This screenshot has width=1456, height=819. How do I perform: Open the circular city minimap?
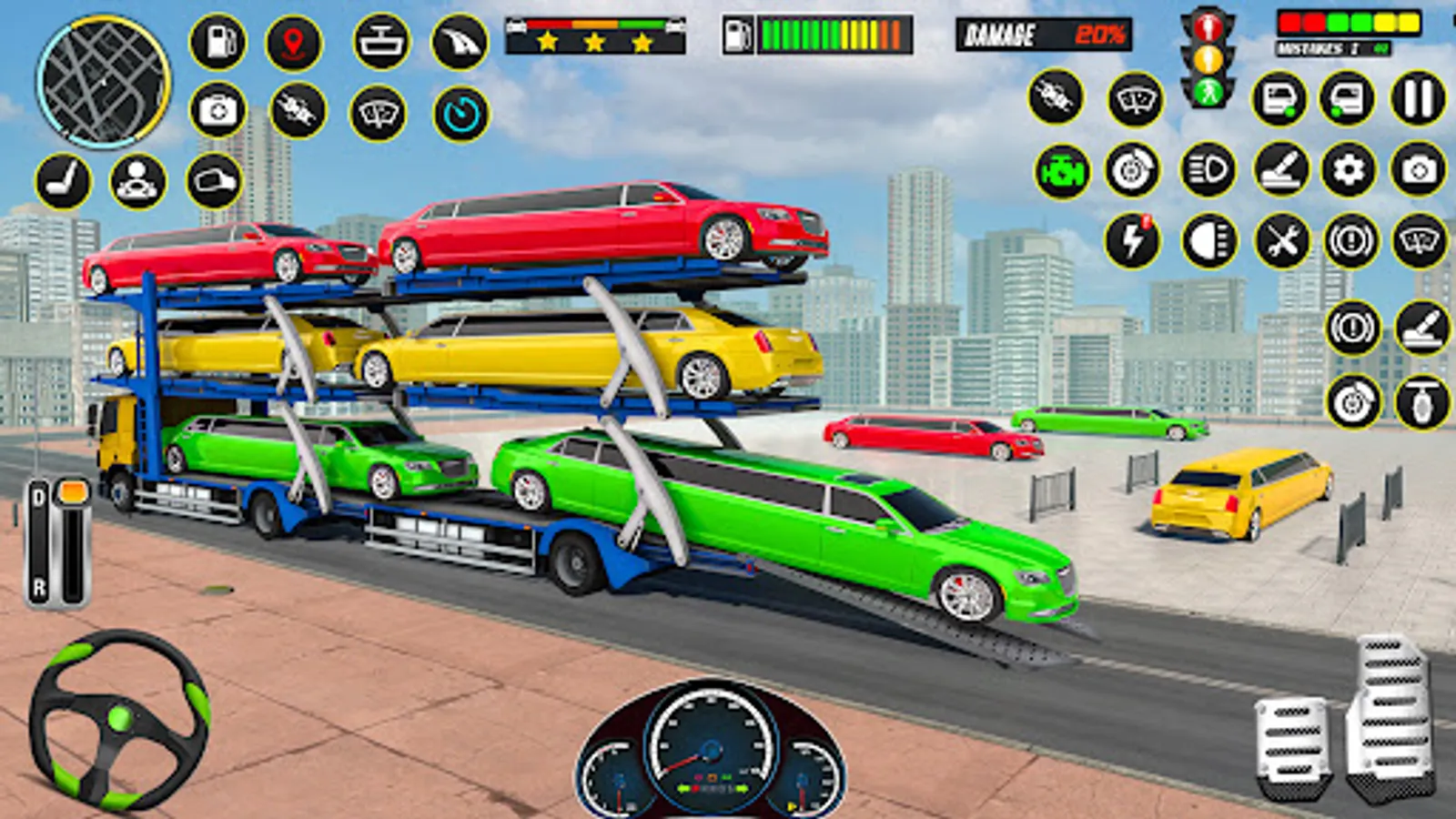(x=104, y=81)
